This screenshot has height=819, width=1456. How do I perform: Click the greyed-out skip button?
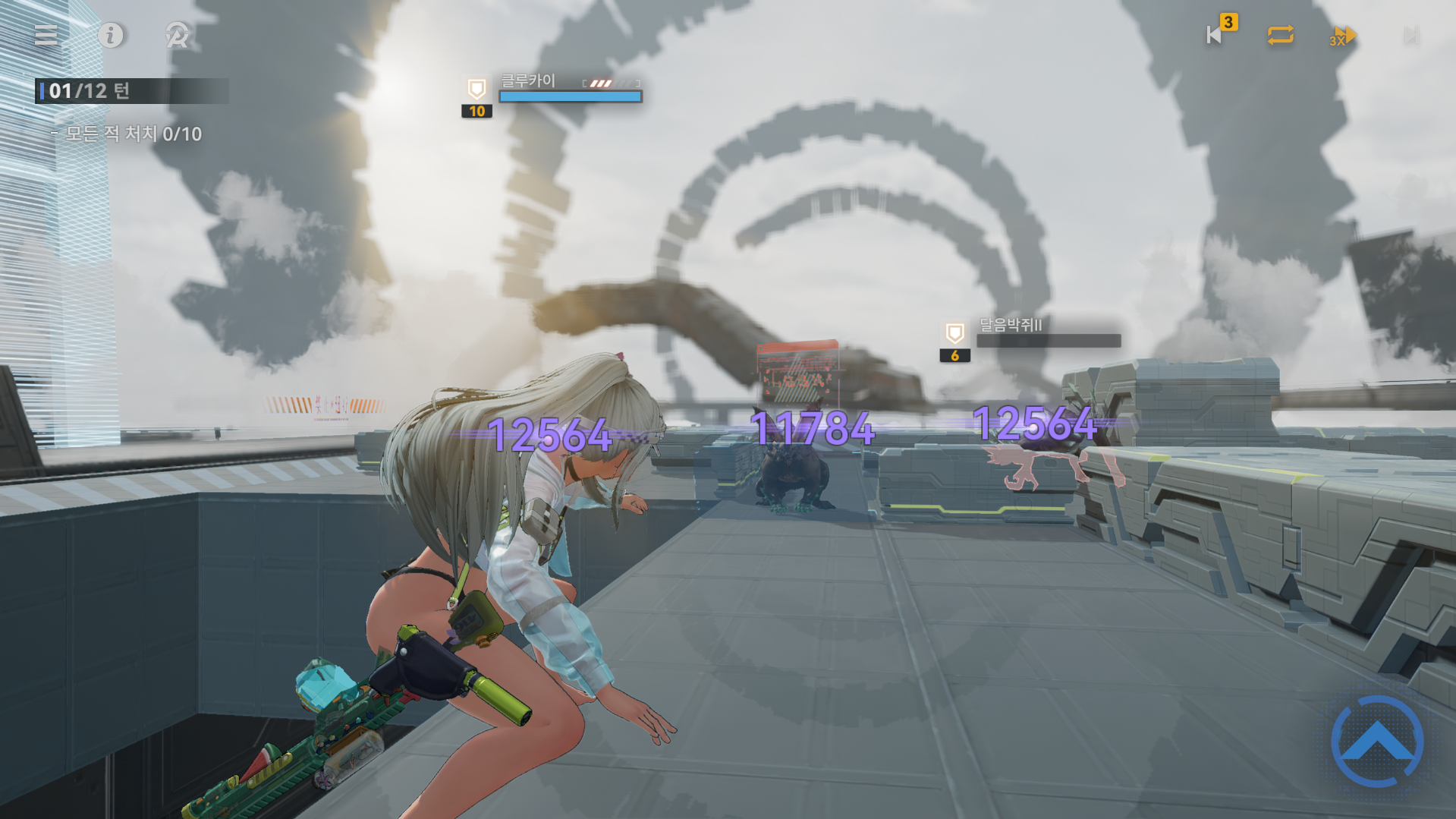[1410, 36]
